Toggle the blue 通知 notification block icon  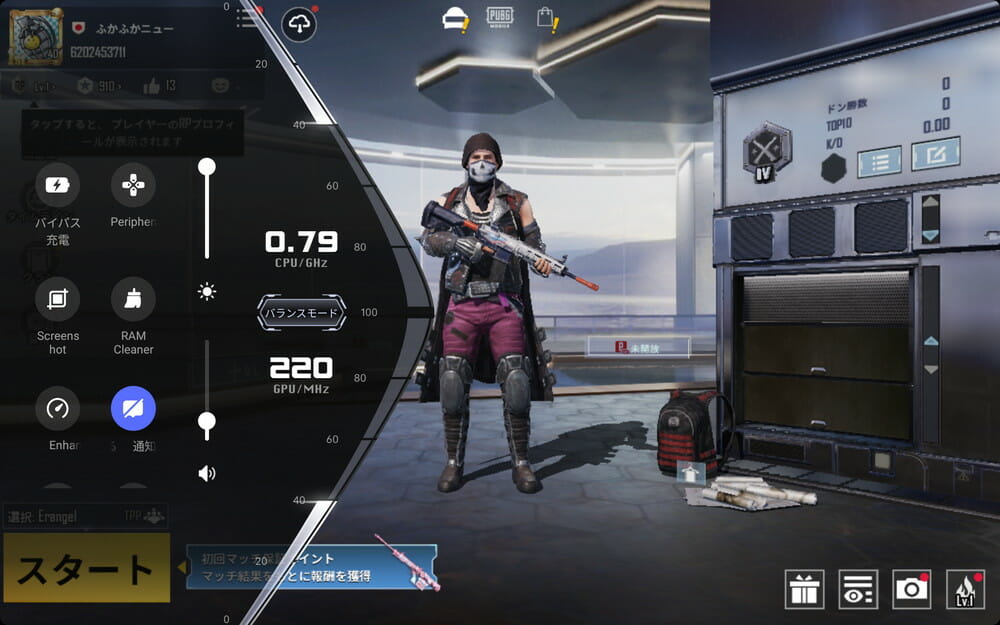pyautogui.click(x=133, y=408)
